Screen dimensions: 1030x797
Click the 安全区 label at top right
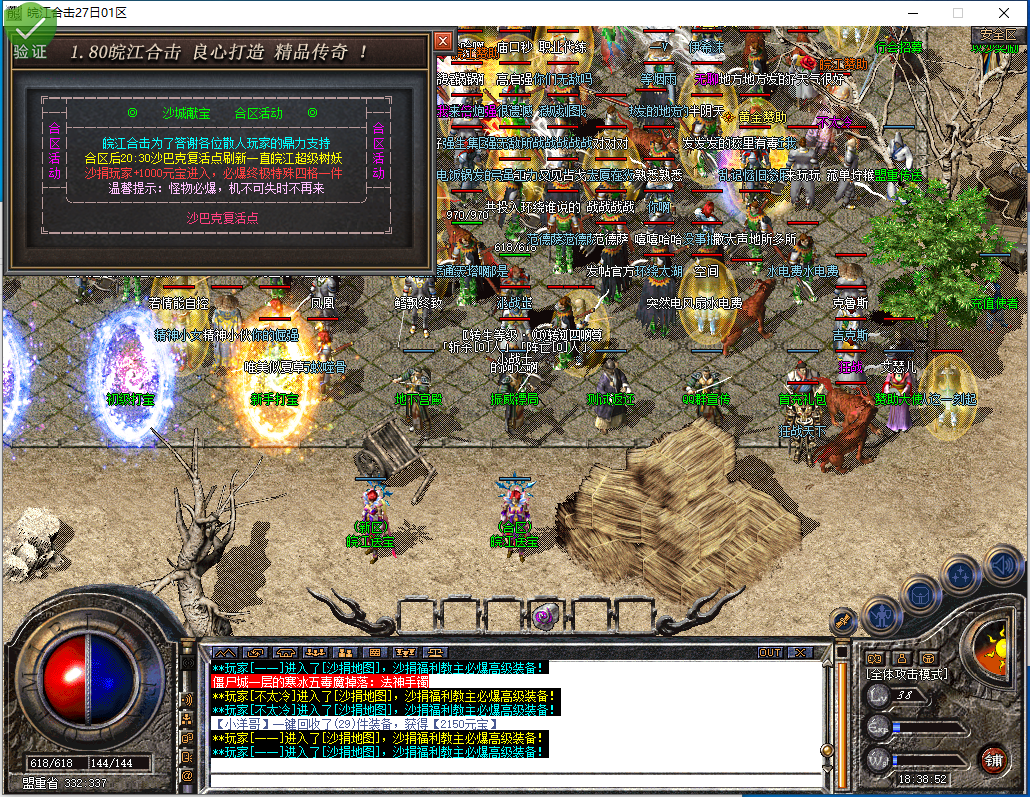click(997, 34)
